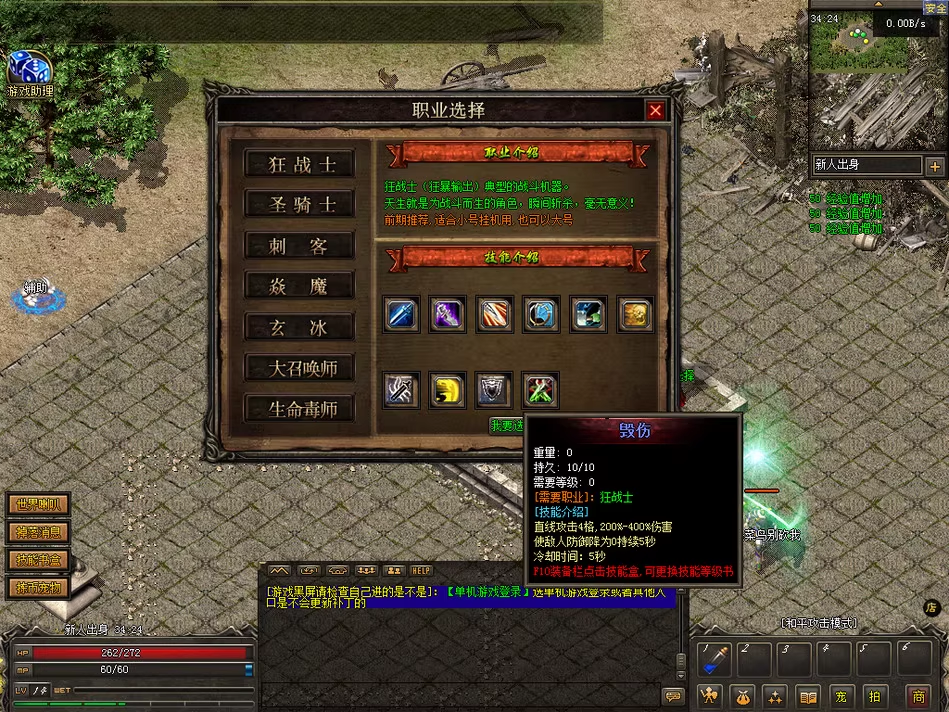Image resolution: width=949 pixels, height=712 pixels.
Task: Select the 大召唤师 class
Action: pyautogui.click(x=300, y=368)
